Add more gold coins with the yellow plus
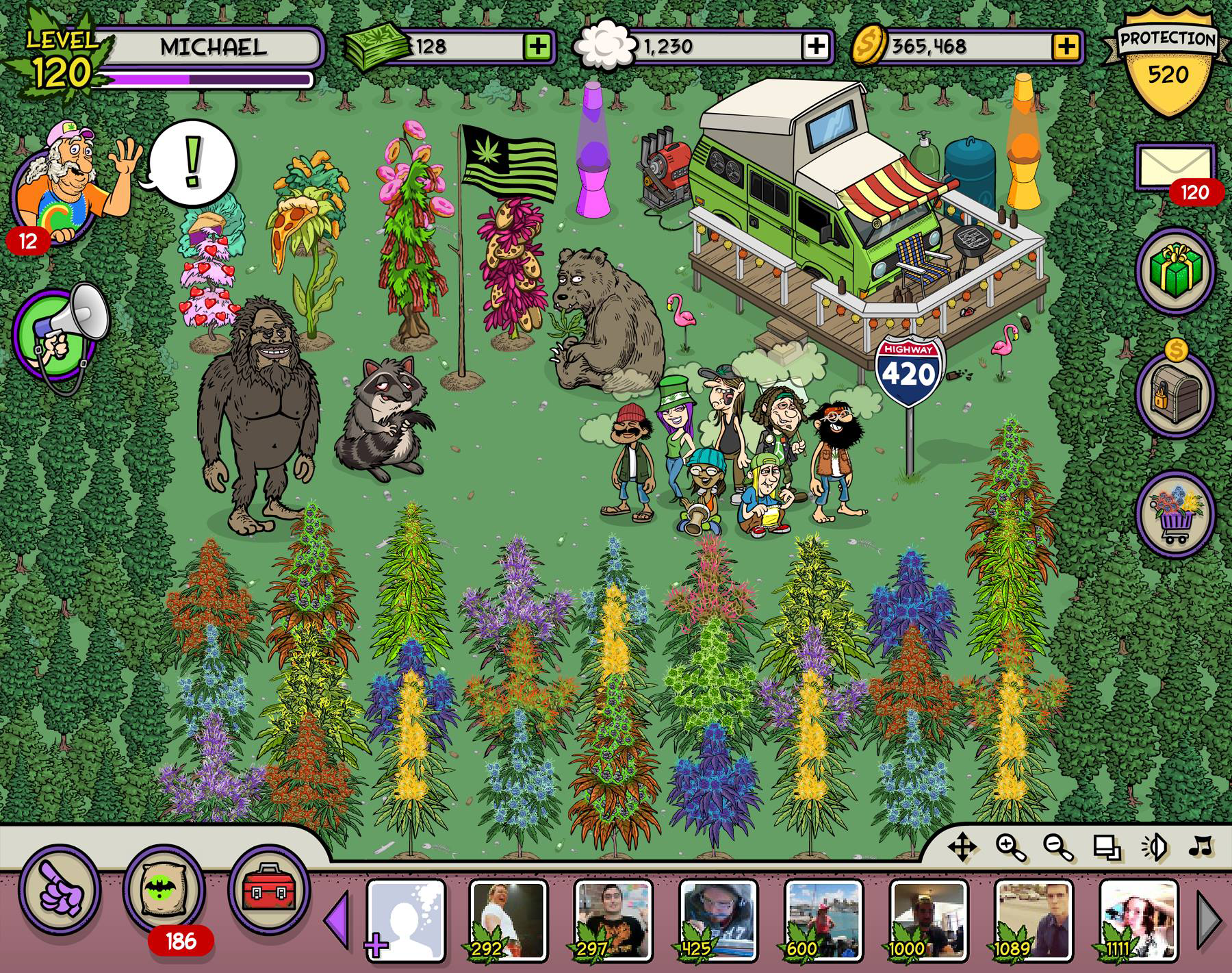Image resolution: width=1232 pixels, height=973 pixels. point(1066,47)
